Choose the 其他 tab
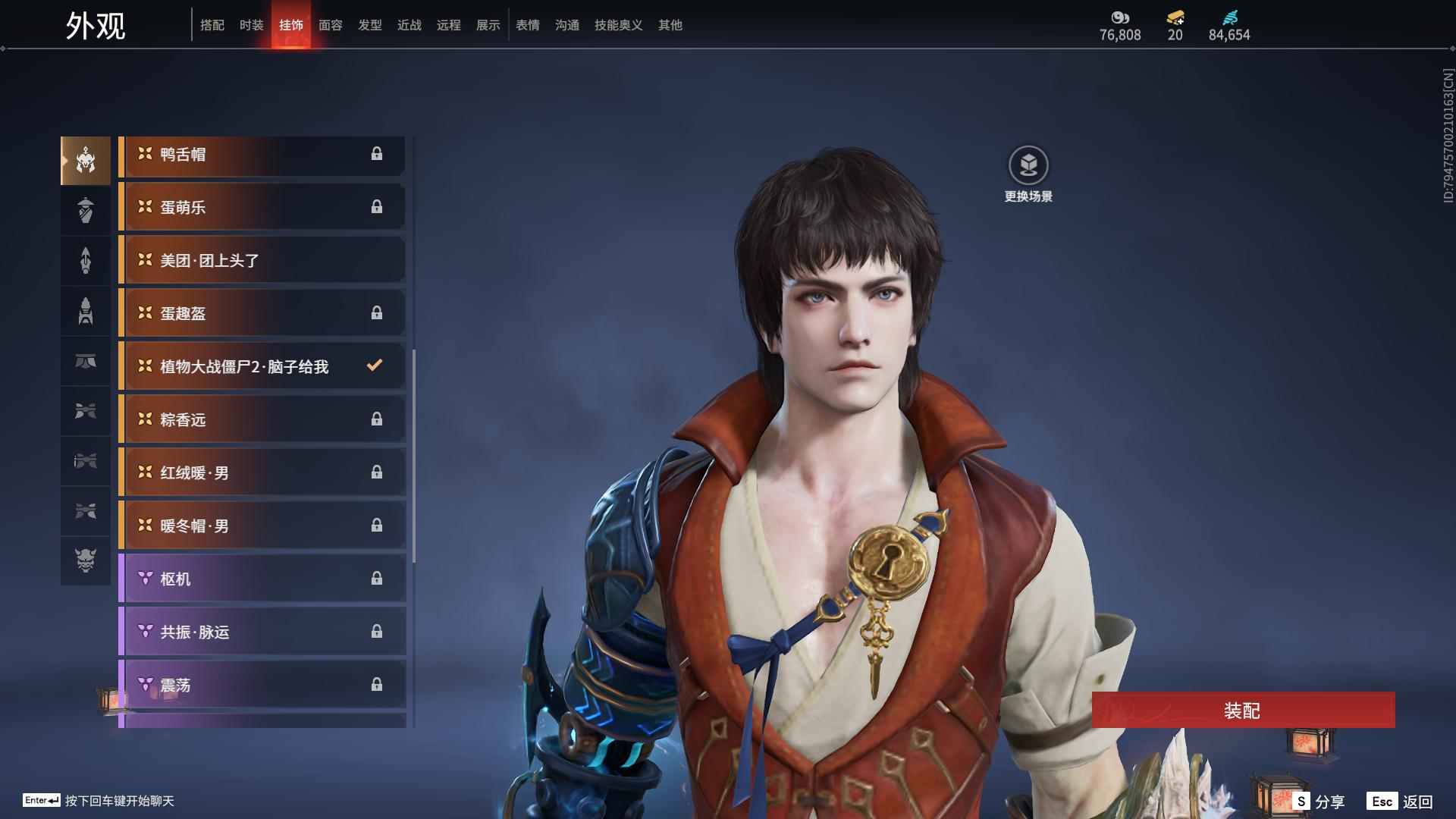 click(x=670, y=25)
